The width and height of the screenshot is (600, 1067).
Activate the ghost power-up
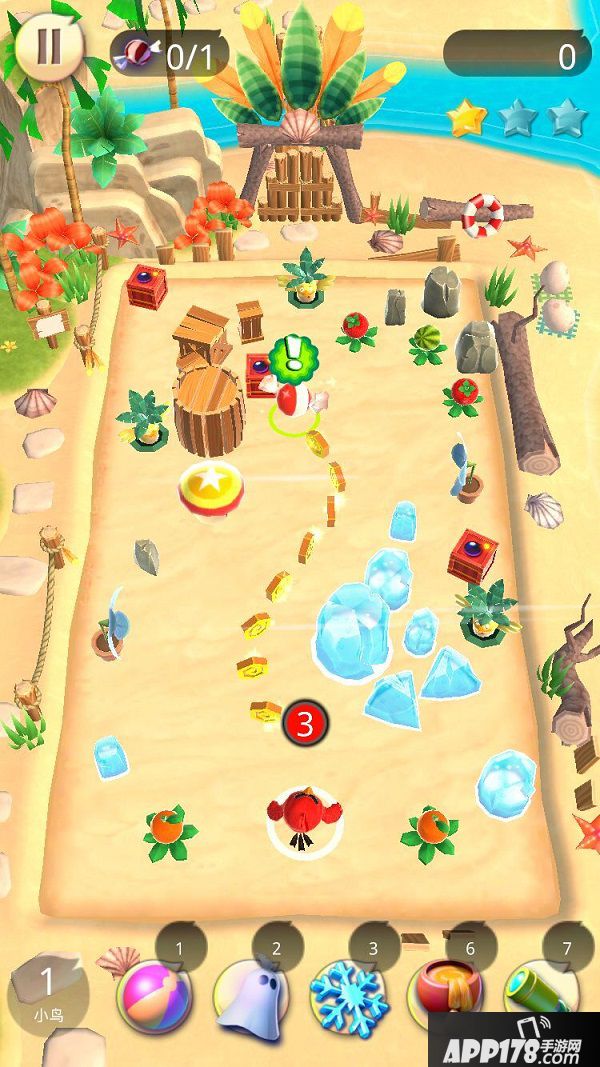249,997
